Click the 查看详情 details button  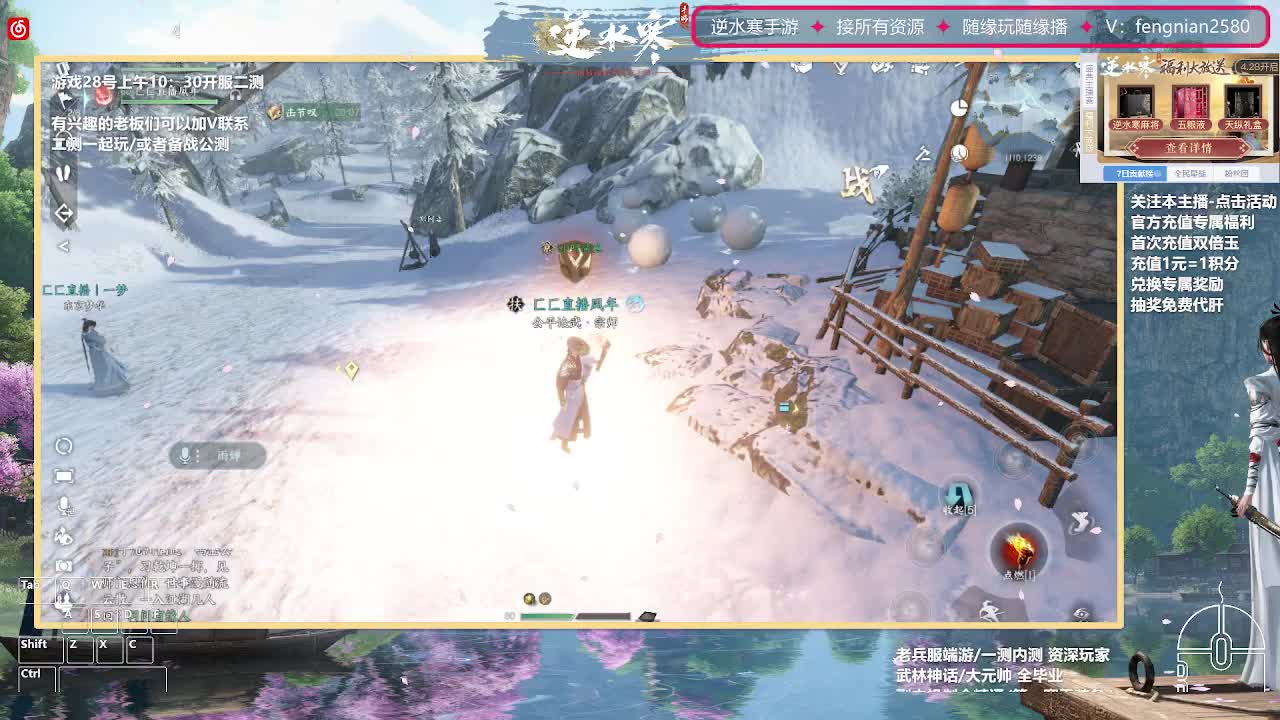[x=1188, y=148]
